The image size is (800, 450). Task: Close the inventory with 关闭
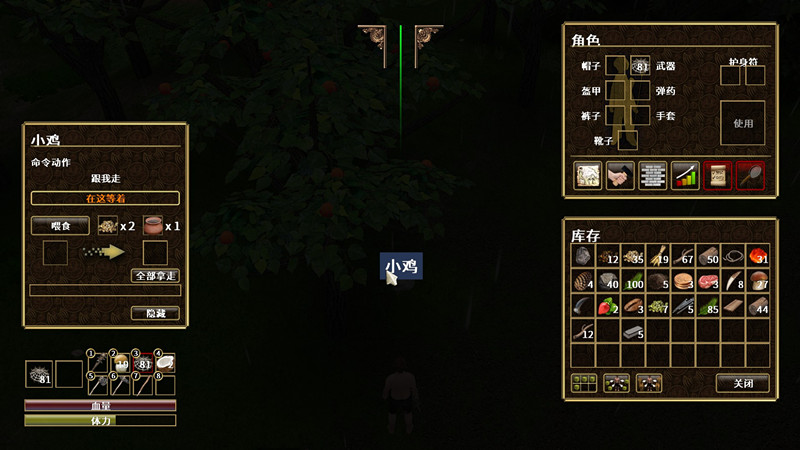pyautogui.click(x=743, y=382)
